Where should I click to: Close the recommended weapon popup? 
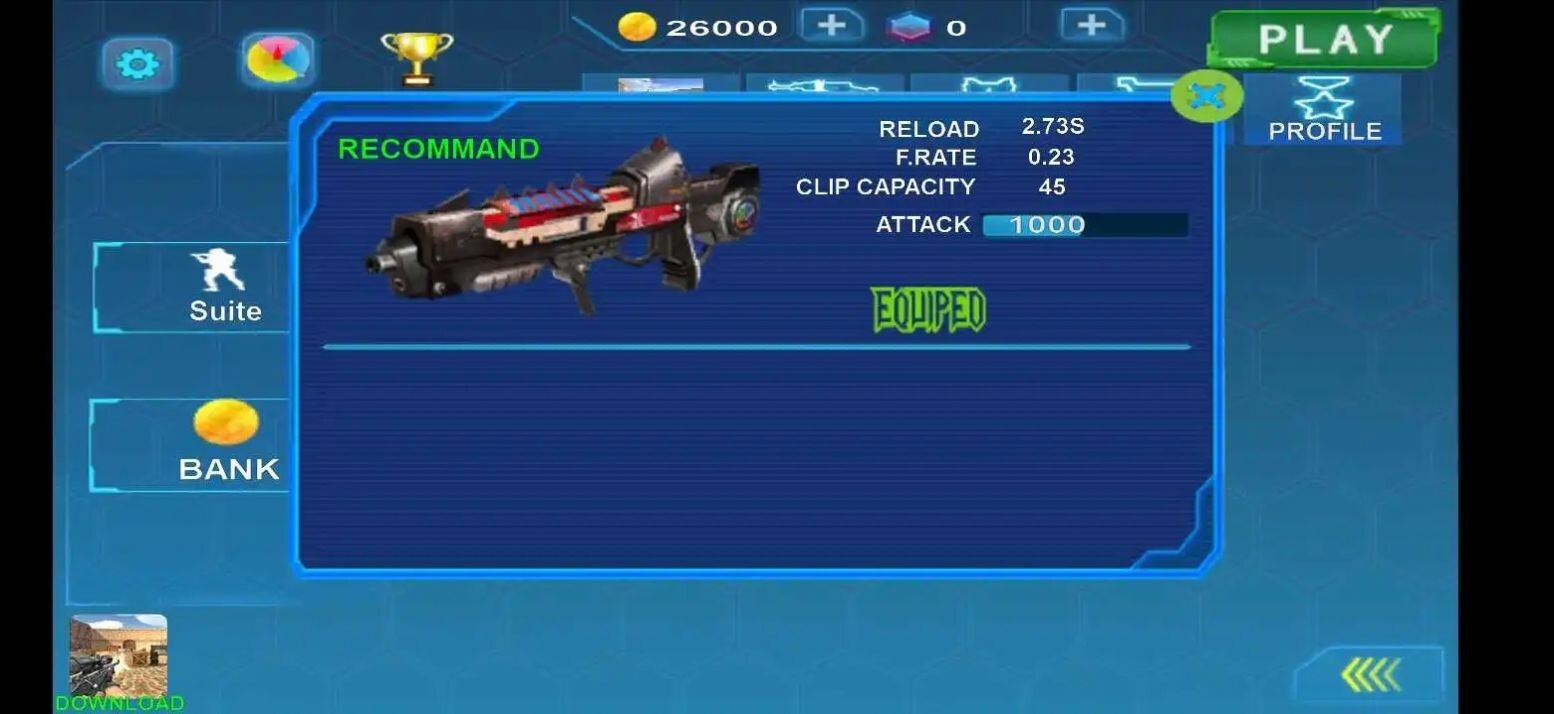pyautogui.click(x=1207, y=97)
